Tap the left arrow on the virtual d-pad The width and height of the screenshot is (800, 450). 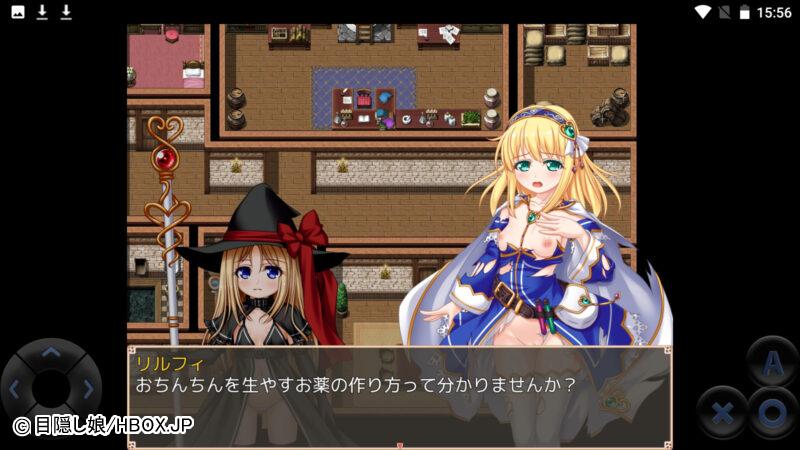pos(14,388)
